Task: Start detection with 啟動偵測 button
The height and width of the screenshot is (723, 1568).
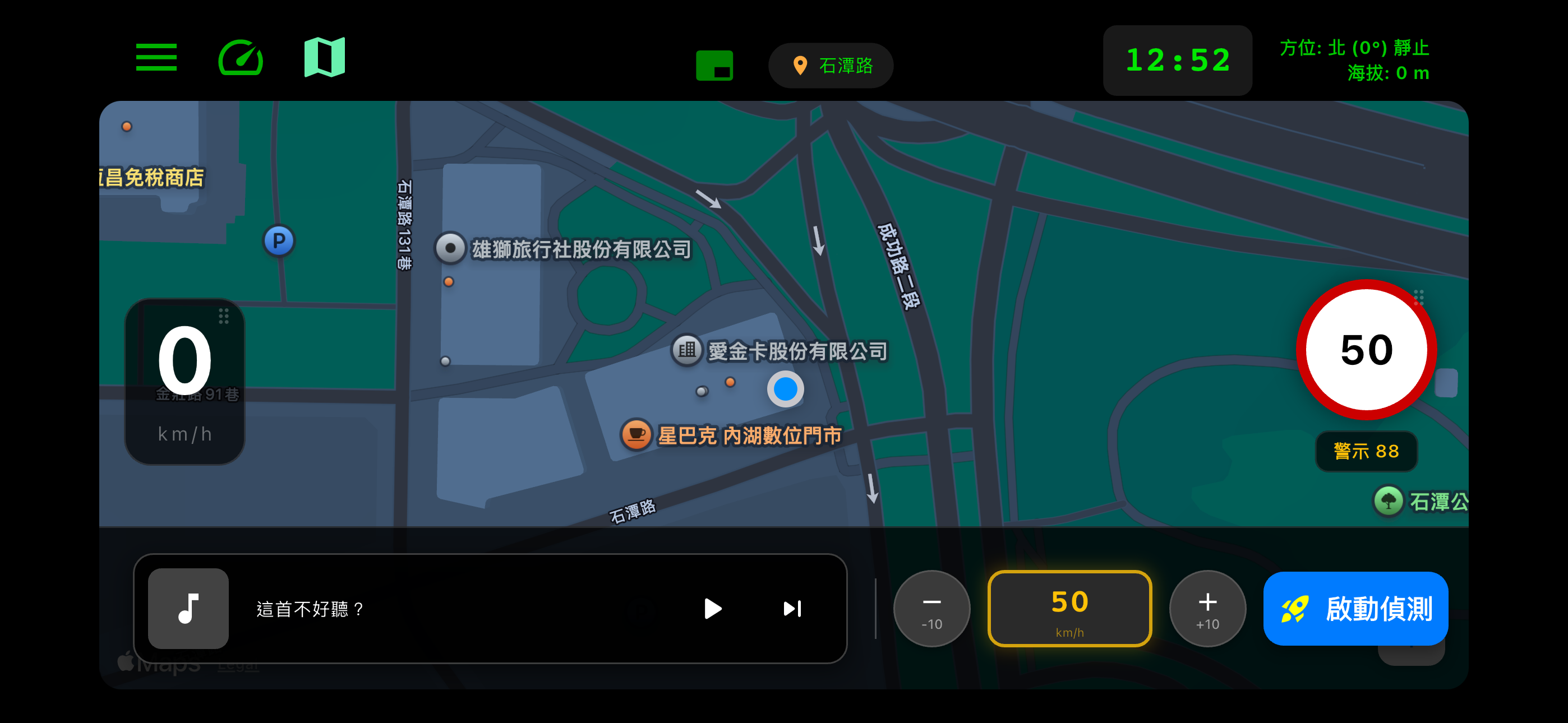Action: [1355, 609]
